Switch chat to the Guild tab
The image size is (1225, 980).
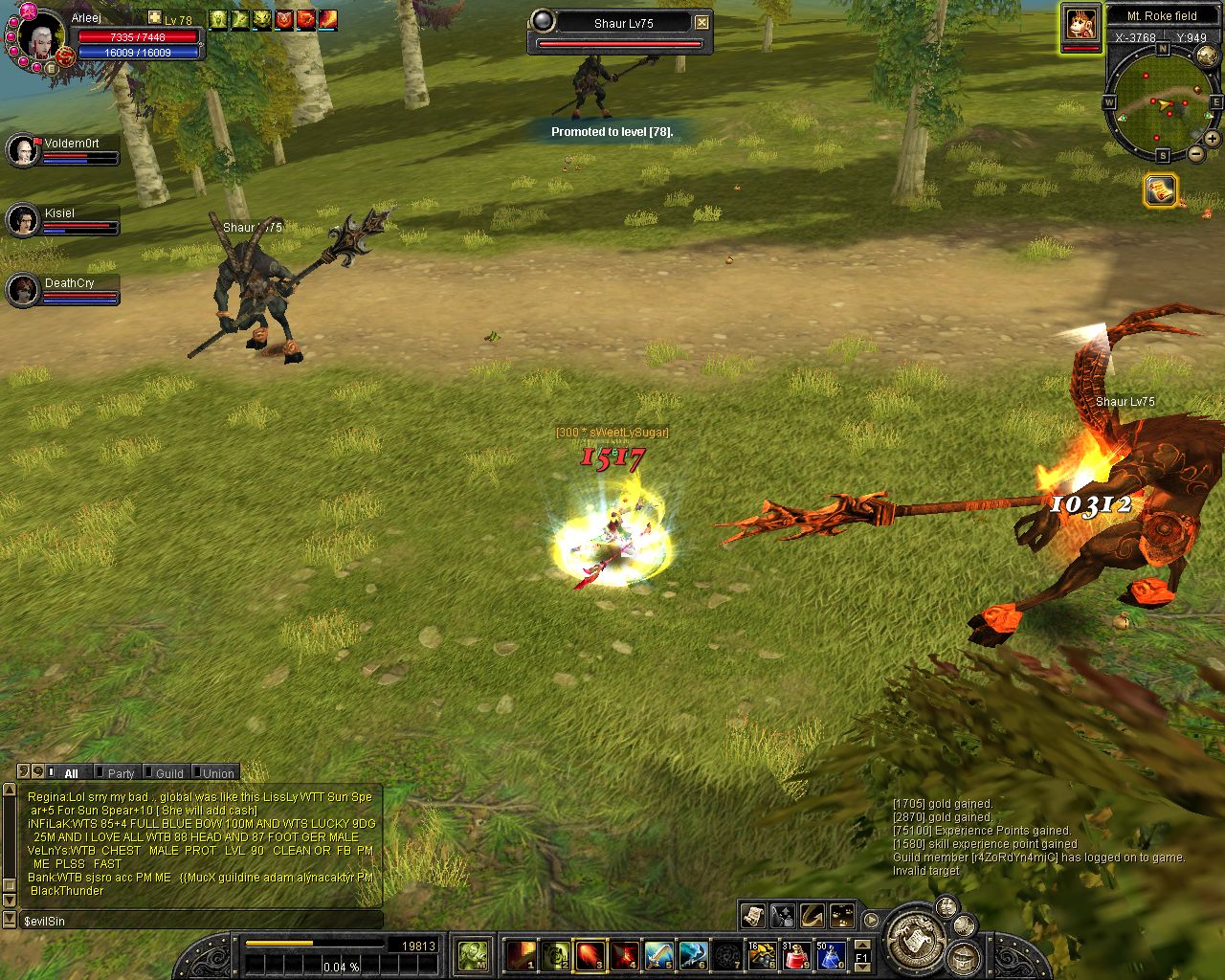click(x=168, y=773)
